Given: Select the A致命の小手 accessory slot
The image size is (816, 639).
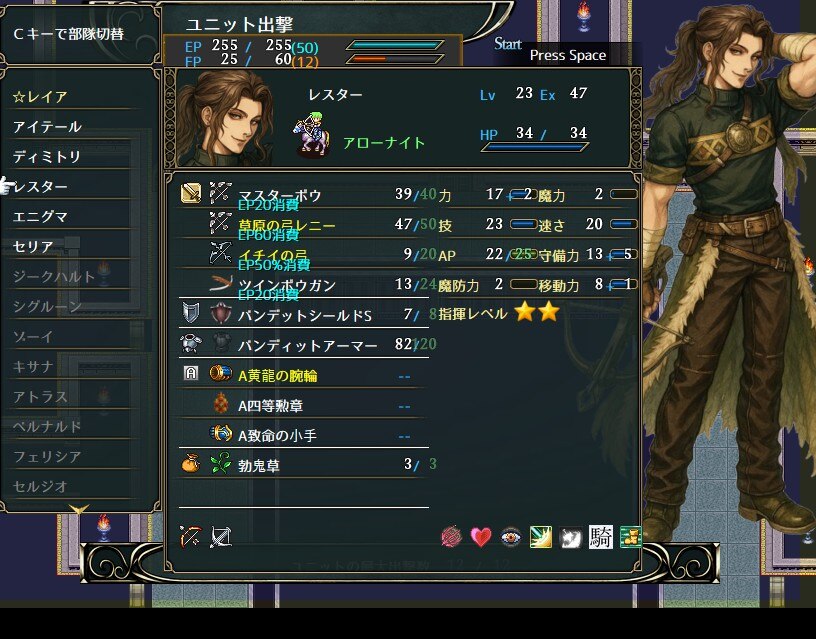Looking at the screenshot, I should (278, 435).
